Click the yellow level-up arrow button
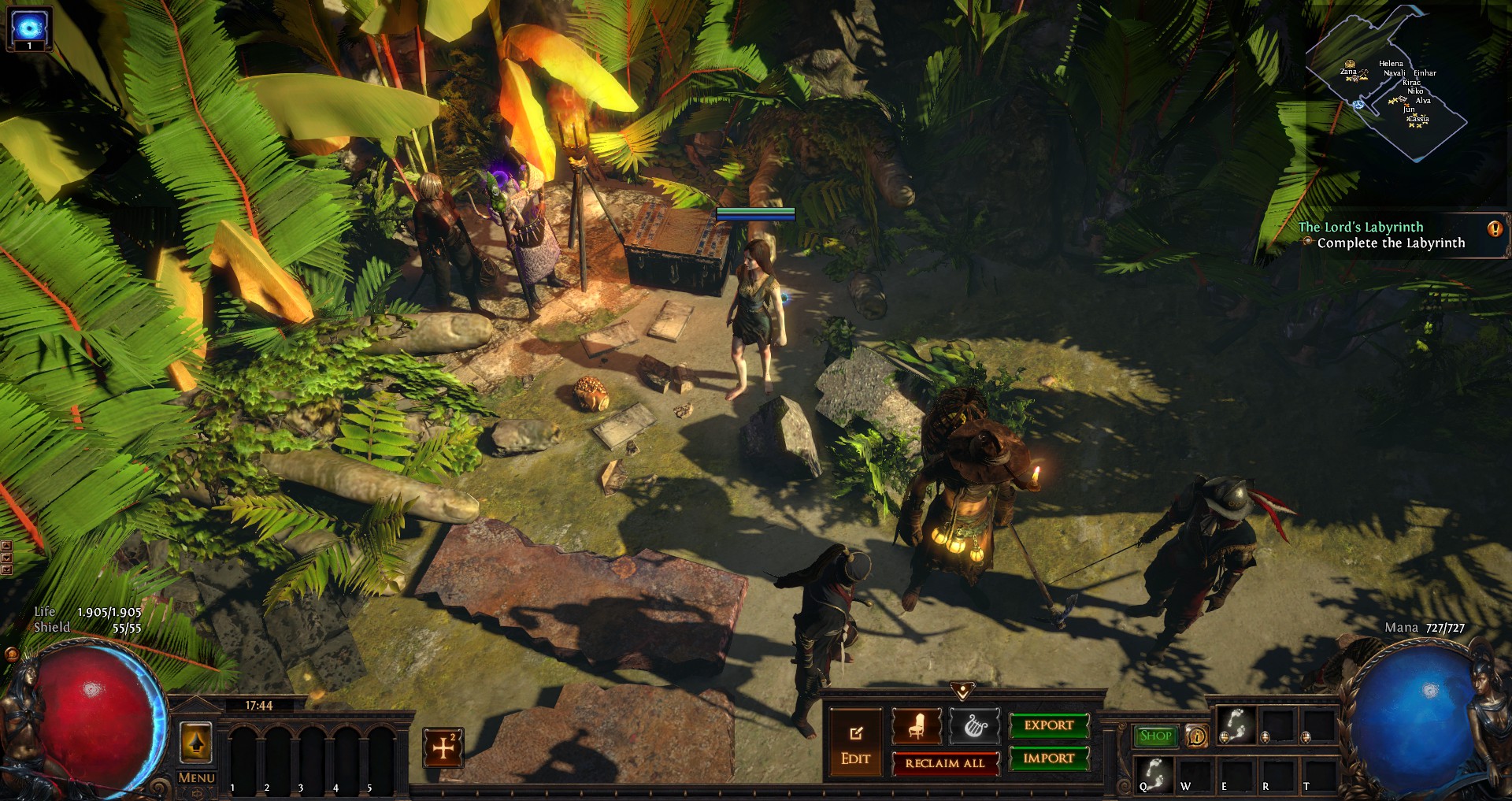Screen dimensions: 1512x801 tap(196, 742)
